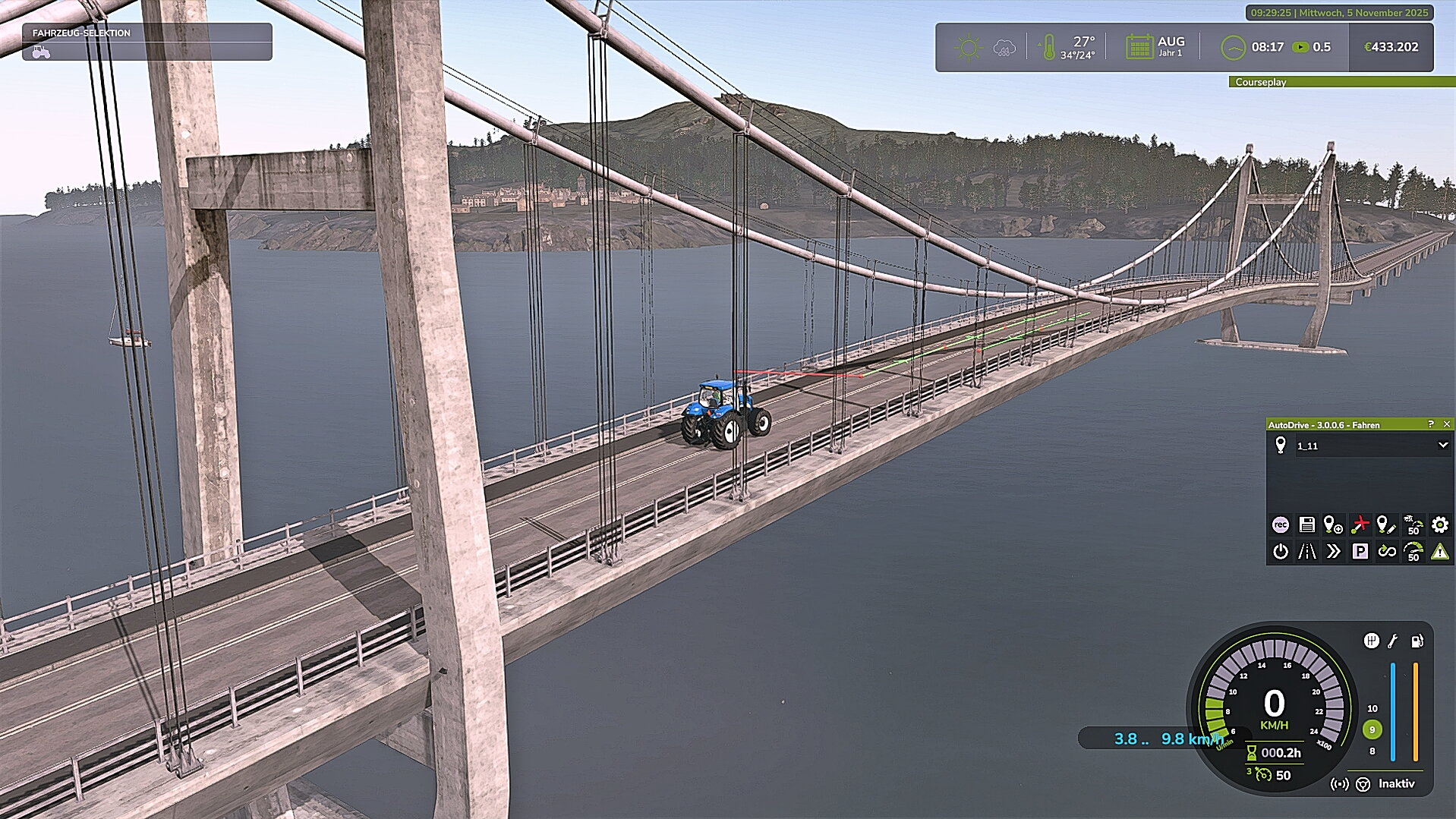1456x819 pixels.
Task: Close the AutoDrive panel
Action: click(1446, 424)
